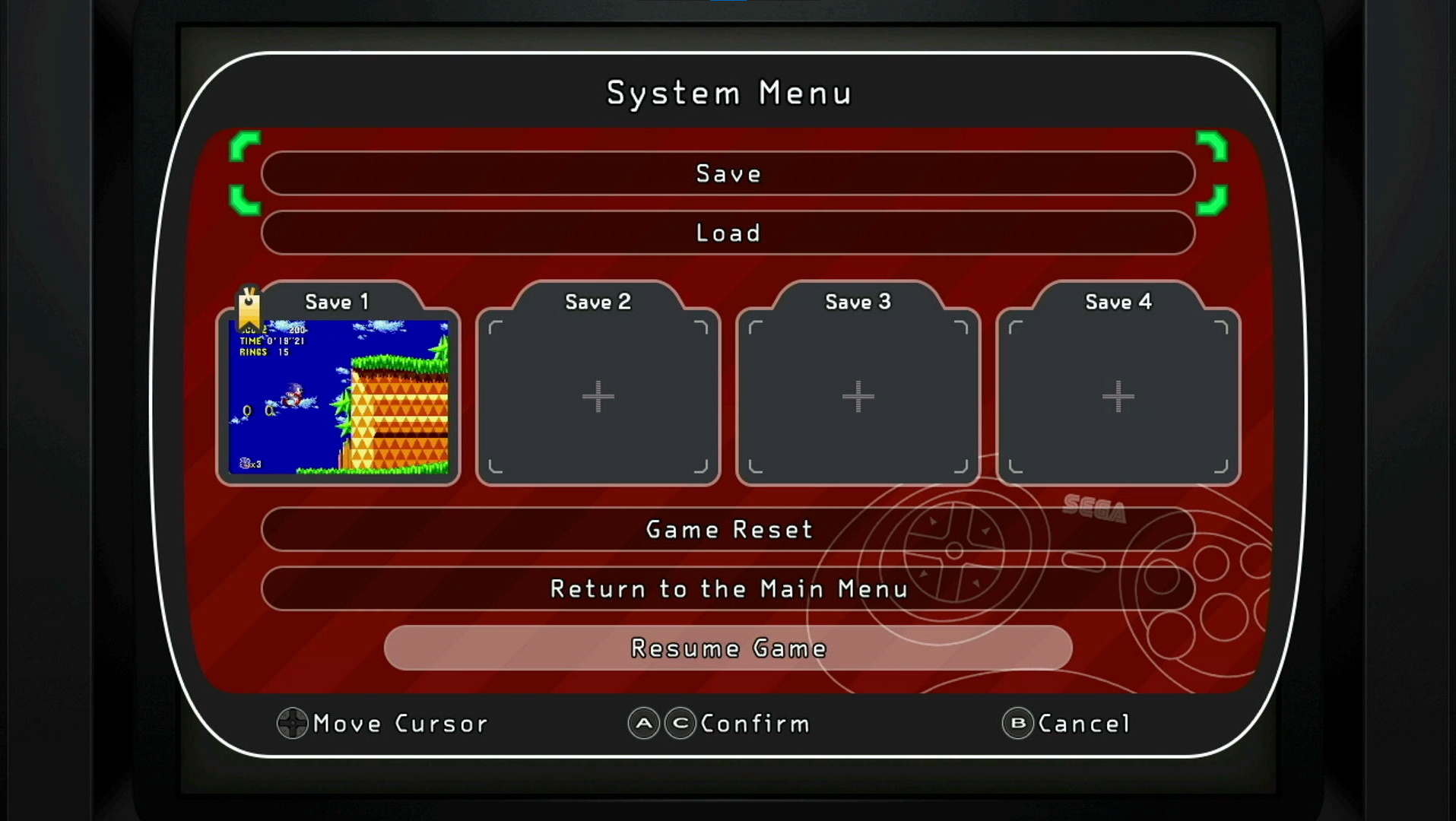Screen dimensions: 1456x821
Task: Click the highlighted Resume Game bar
Action: [728, 648]
